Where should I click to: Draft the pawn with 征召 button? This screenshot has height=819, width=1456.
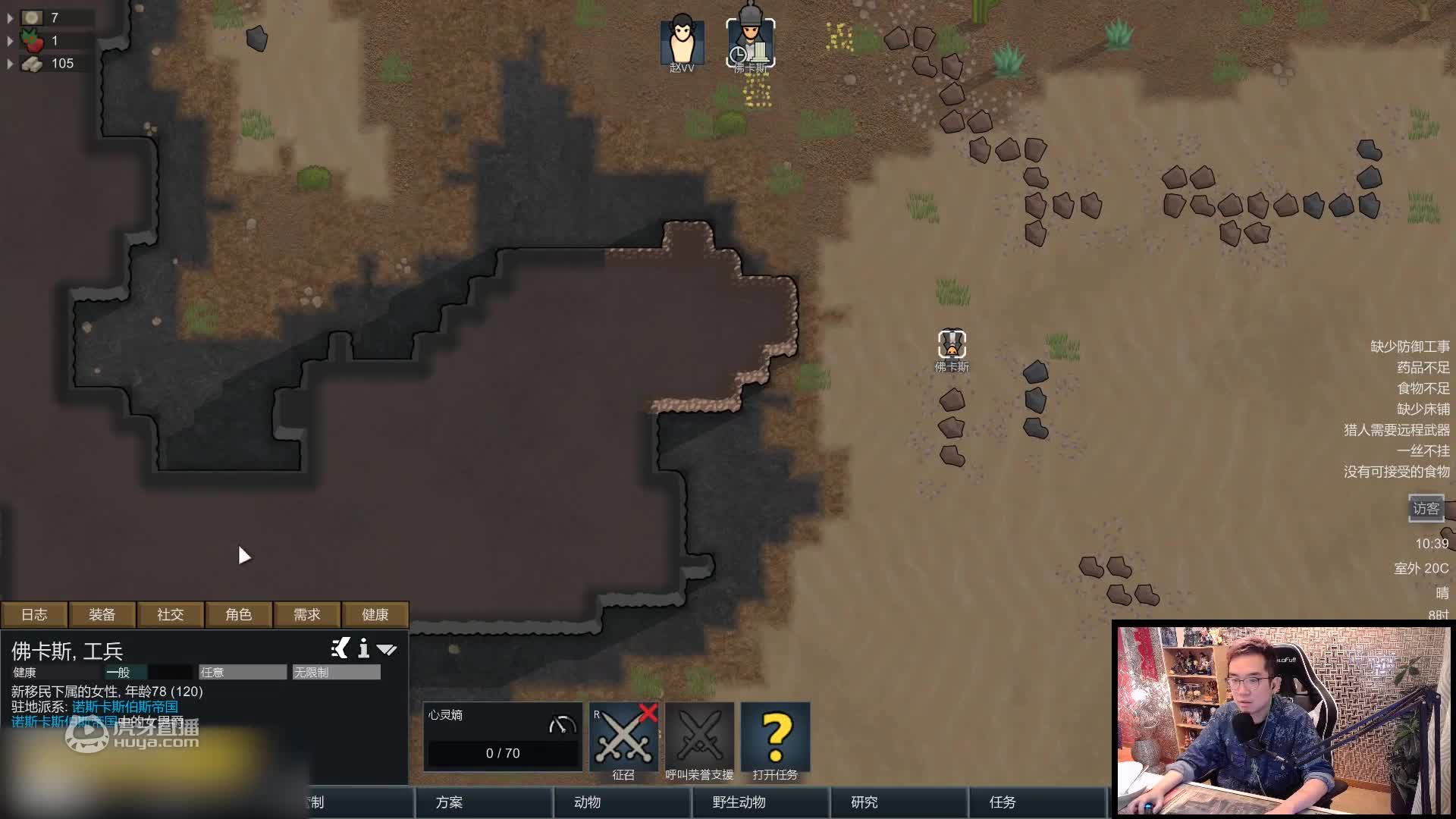pos(623,738)
